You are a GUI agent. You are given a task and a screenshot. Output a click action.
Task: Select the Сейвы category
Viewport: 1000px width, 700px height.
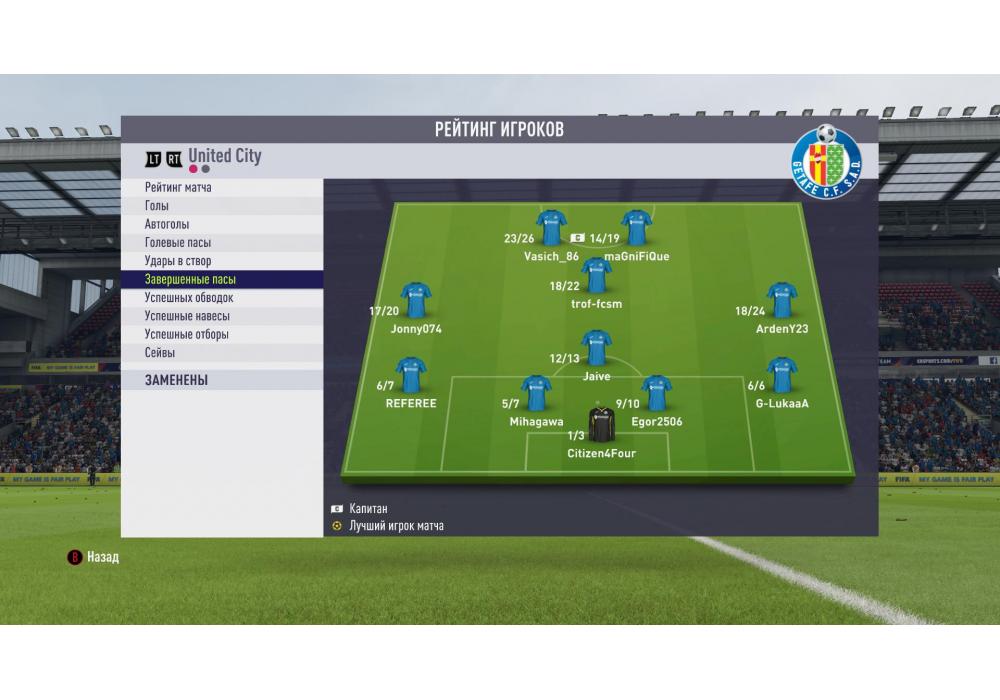coord(222,353)
